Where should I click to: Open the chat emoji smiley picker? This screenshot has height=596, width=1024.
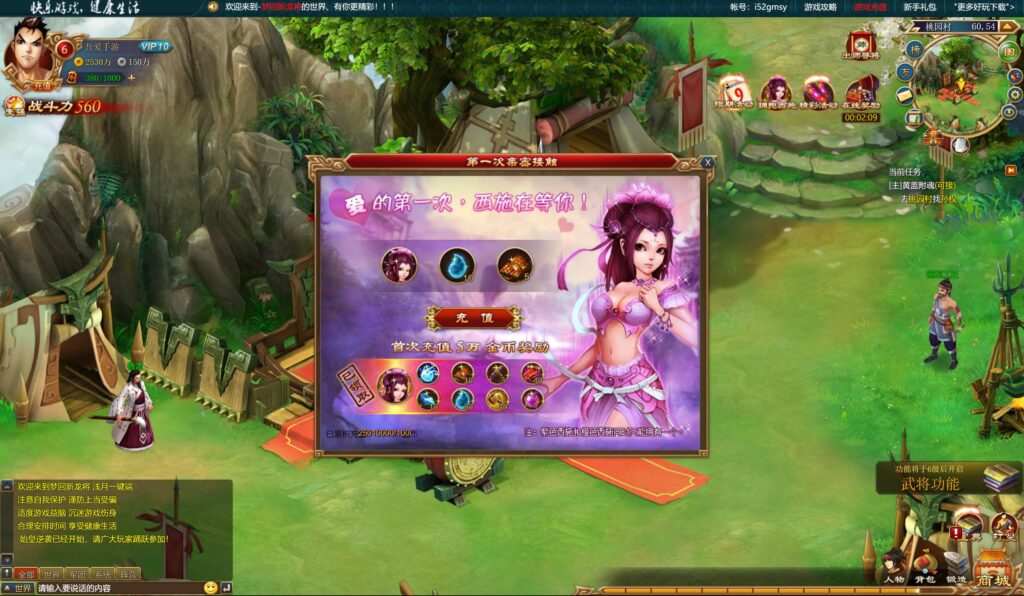[x=211, y=588]
